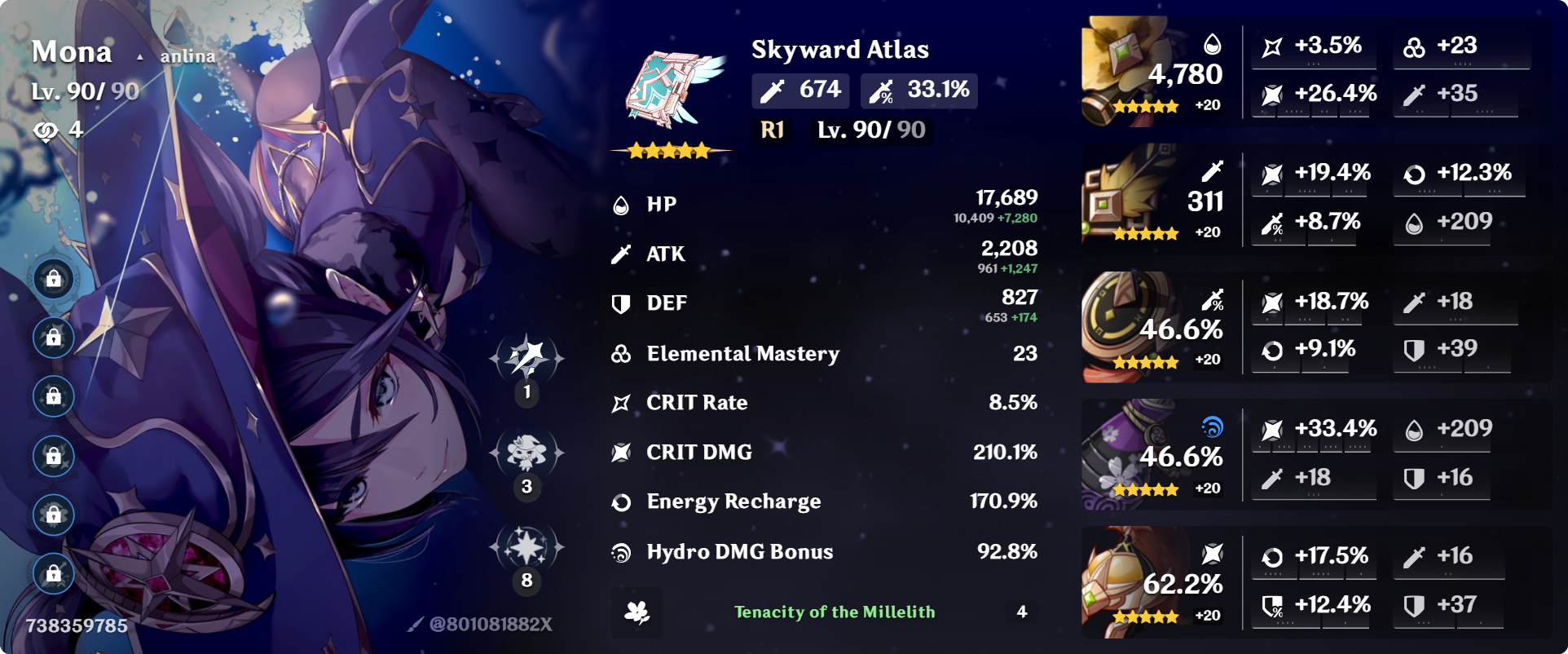The image size is (1568, 654).
Task: Click the ATK sword stat icon
Action: (x=622, y=254)
